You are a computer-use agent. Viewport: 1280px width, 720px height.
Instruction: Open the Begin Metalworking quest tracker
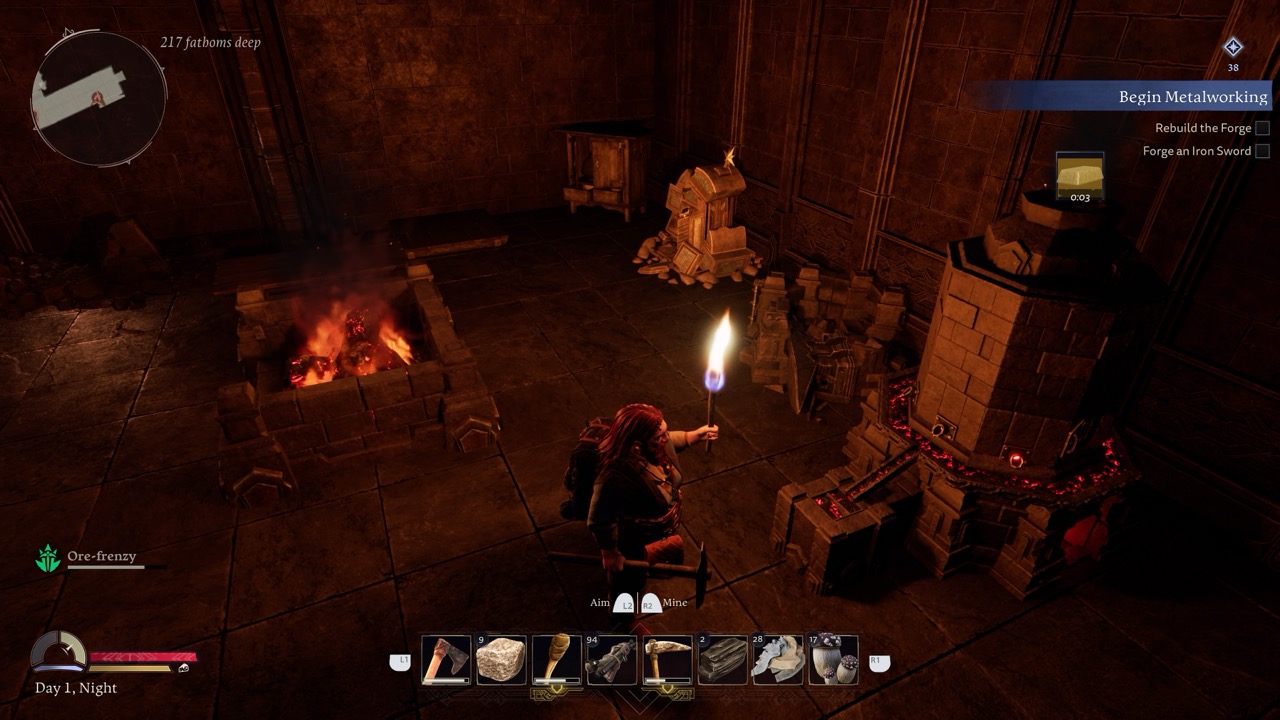(x=1192, y=97)
